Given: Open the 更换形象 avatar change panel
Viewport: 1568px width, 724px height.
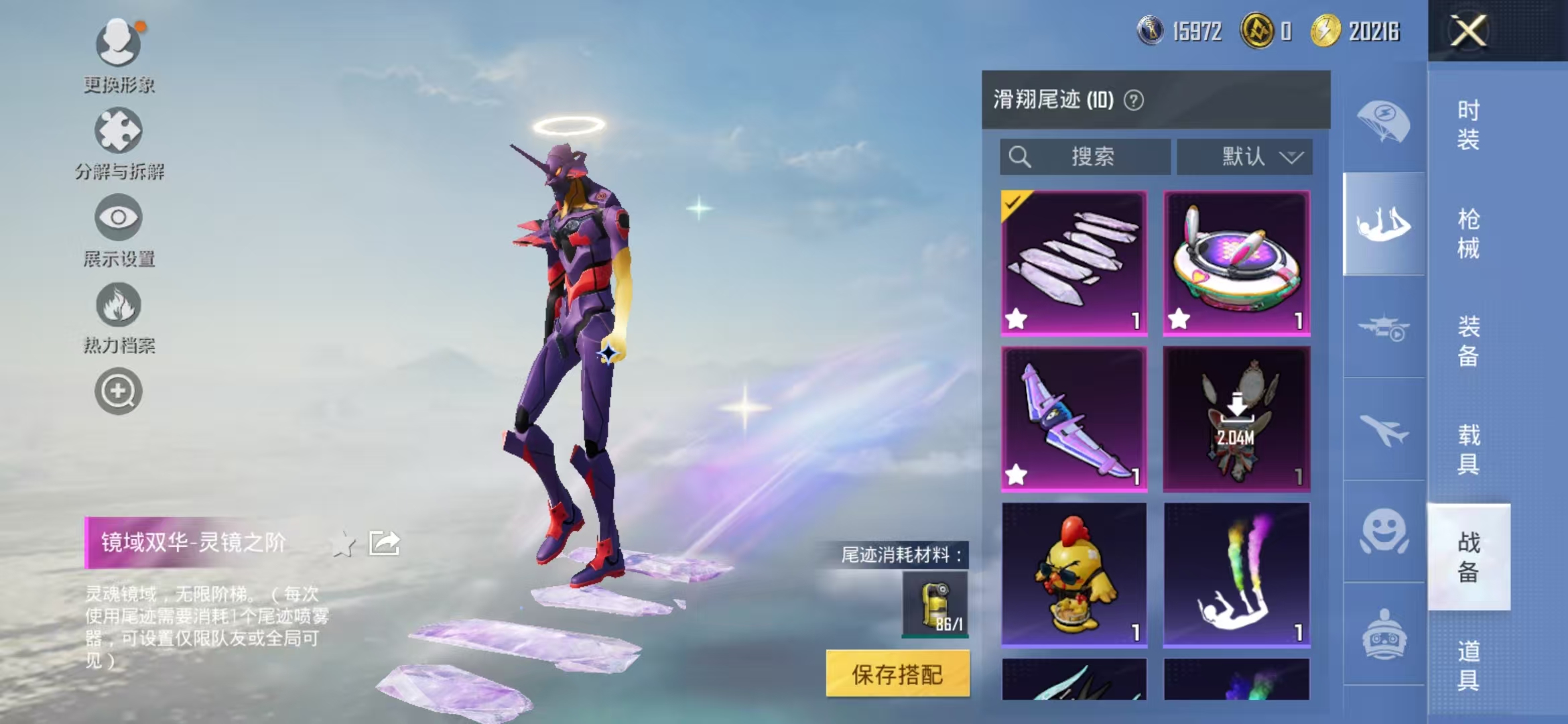Looking at the screenshot, I should [117, 44].
